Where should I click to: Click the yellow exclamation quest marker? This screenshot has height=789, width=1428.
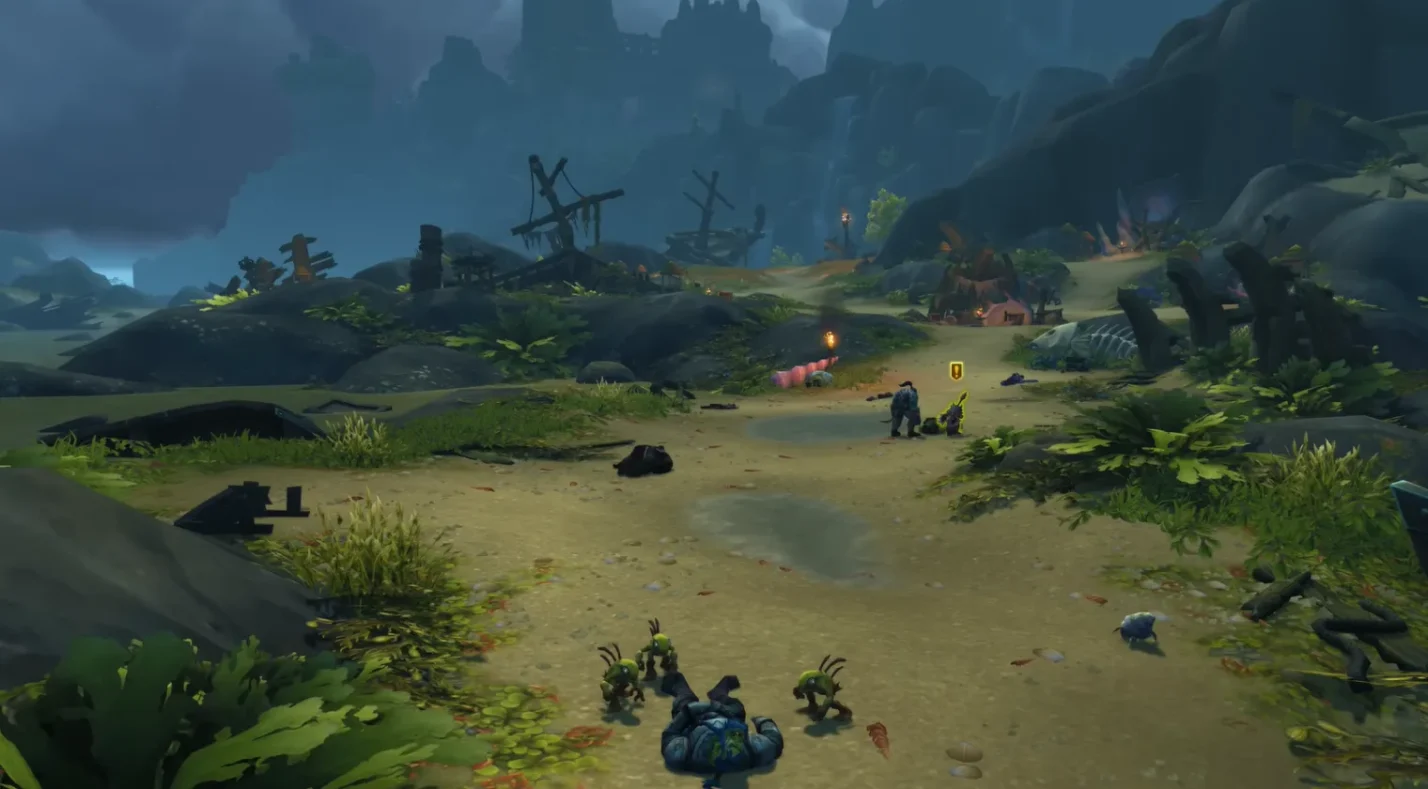coord(956,371)
